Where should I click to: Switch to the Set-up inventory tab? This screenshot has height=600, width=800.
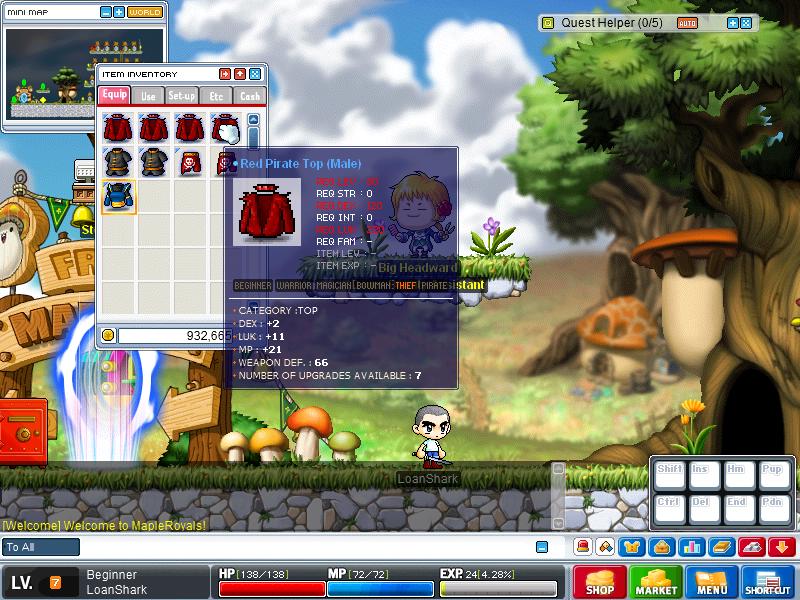click(x=181, y=96)
